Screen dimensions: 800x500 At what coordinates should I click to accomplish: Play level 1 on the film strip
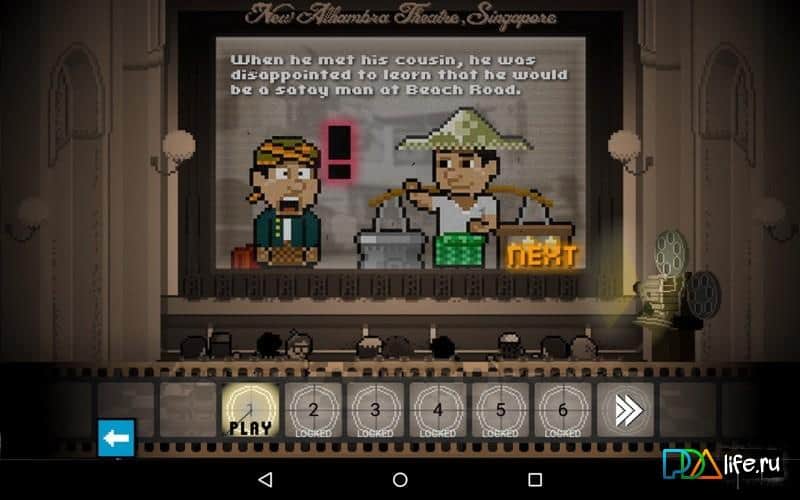coord(250,410)
